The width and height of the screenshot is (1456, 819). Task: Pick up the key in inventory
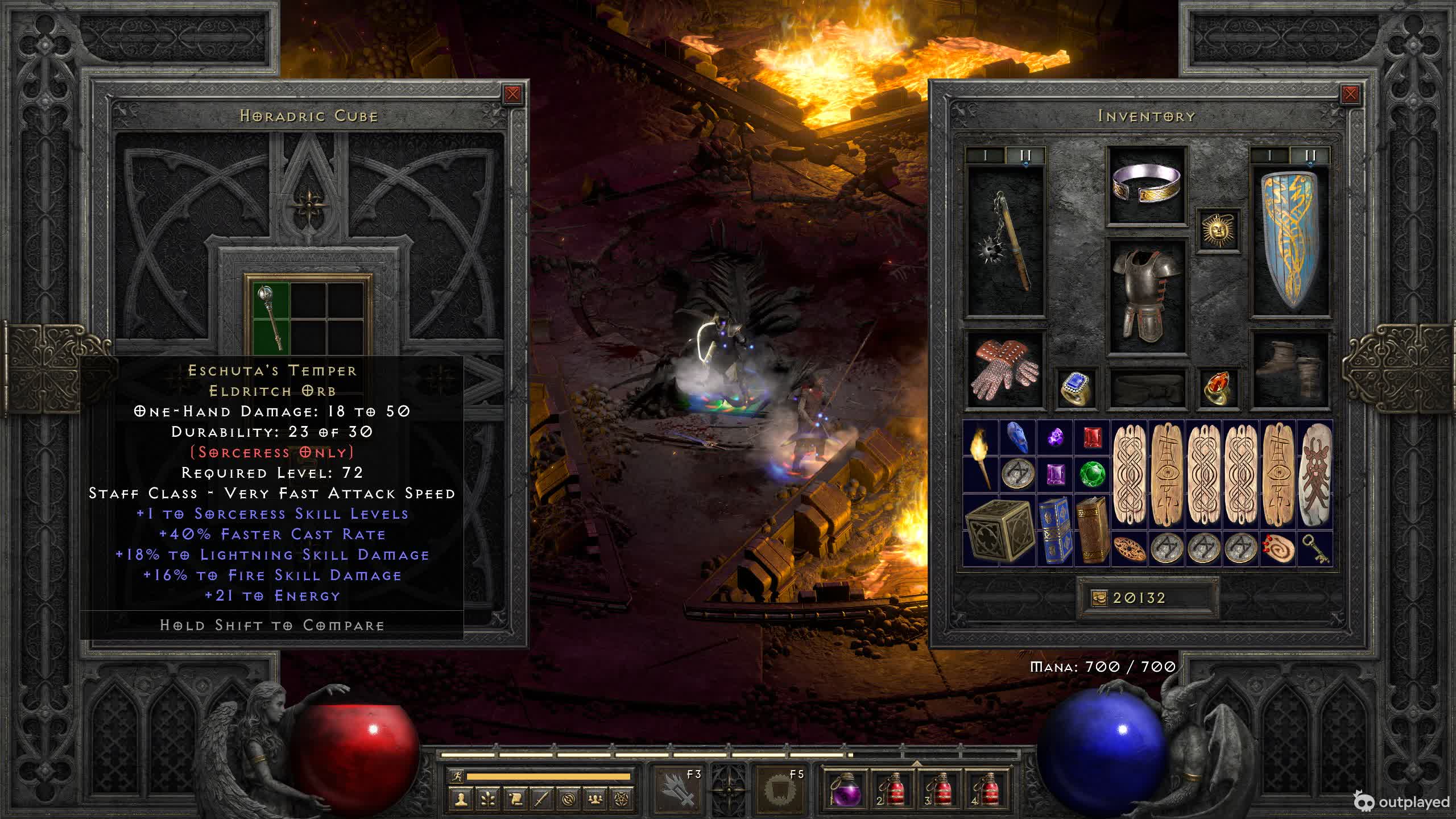(x=1315, y=549)
